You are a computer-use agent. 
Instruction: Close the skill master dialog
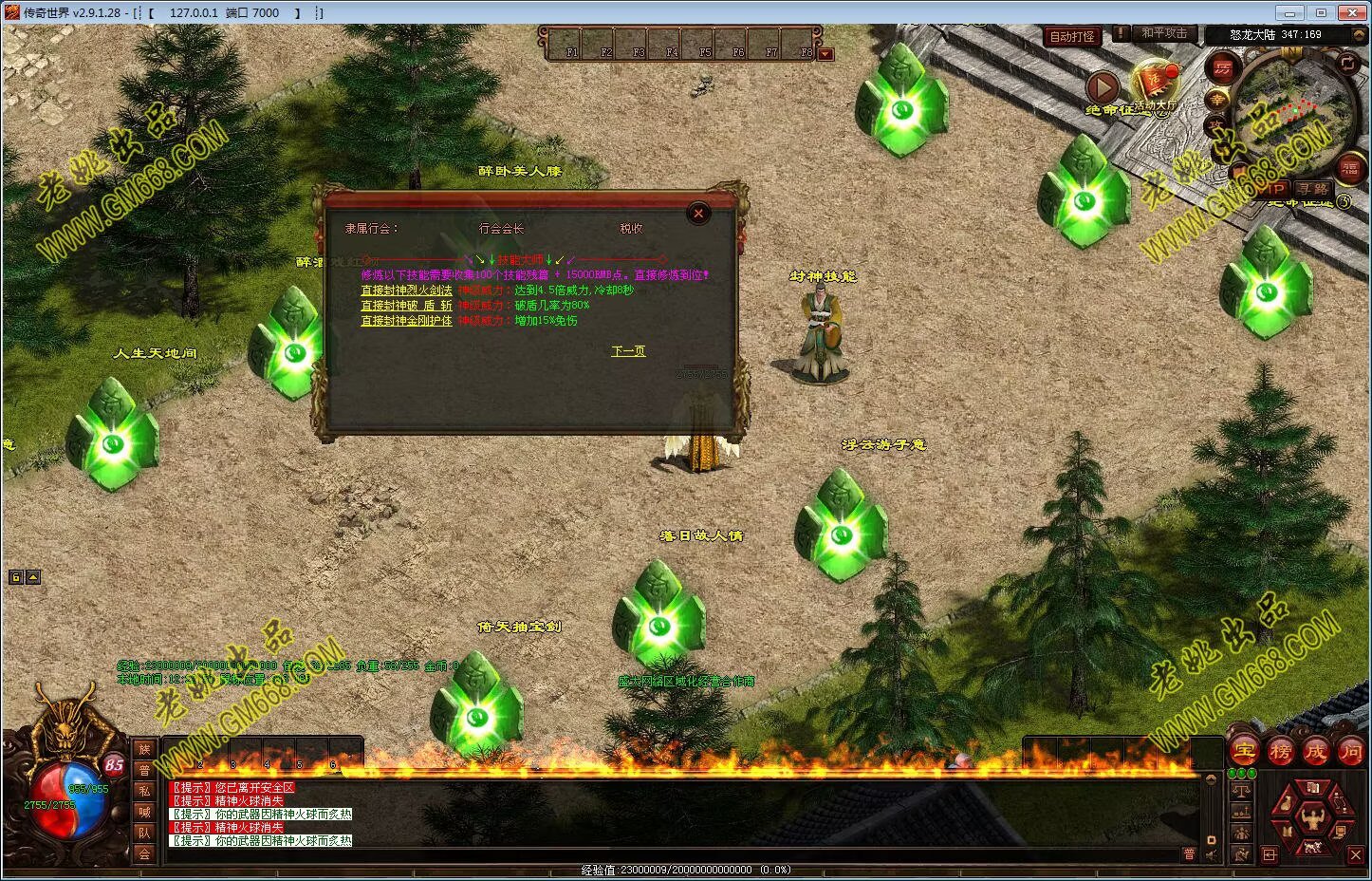pos(698,214)
